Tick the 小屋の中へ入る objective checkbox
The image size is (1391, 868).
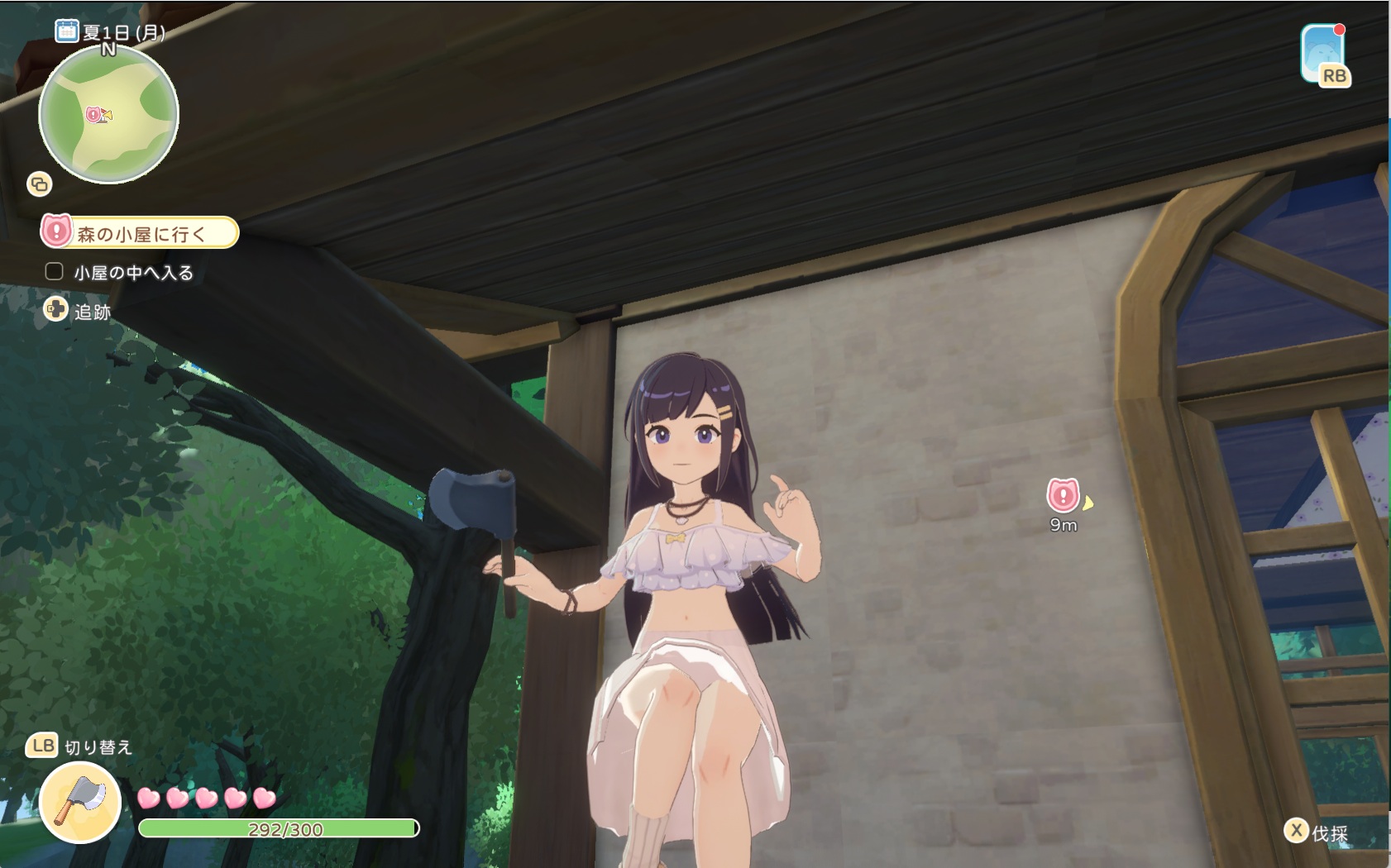[55, 271]
